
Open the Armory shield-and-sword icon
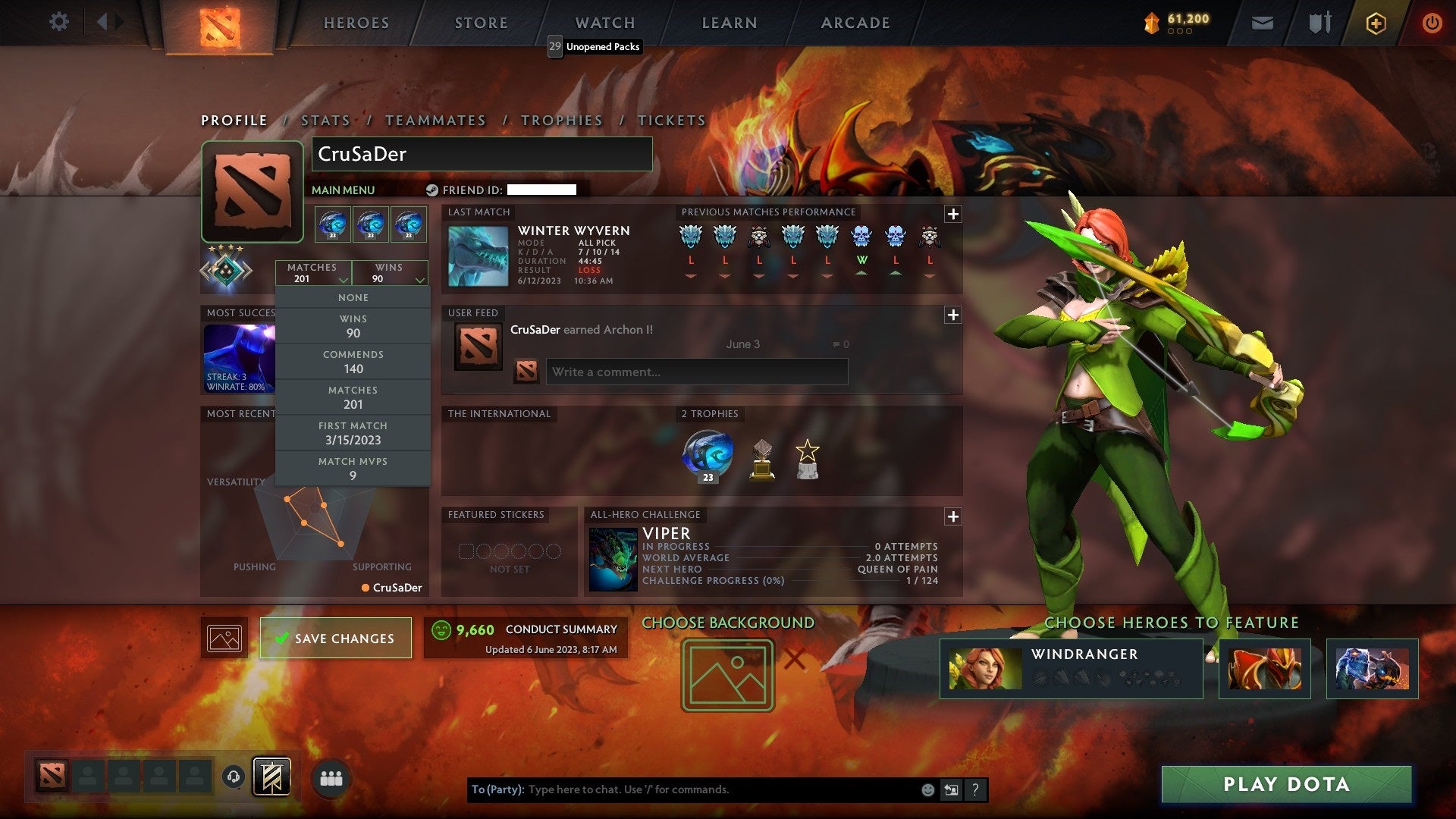point(1319,22)
